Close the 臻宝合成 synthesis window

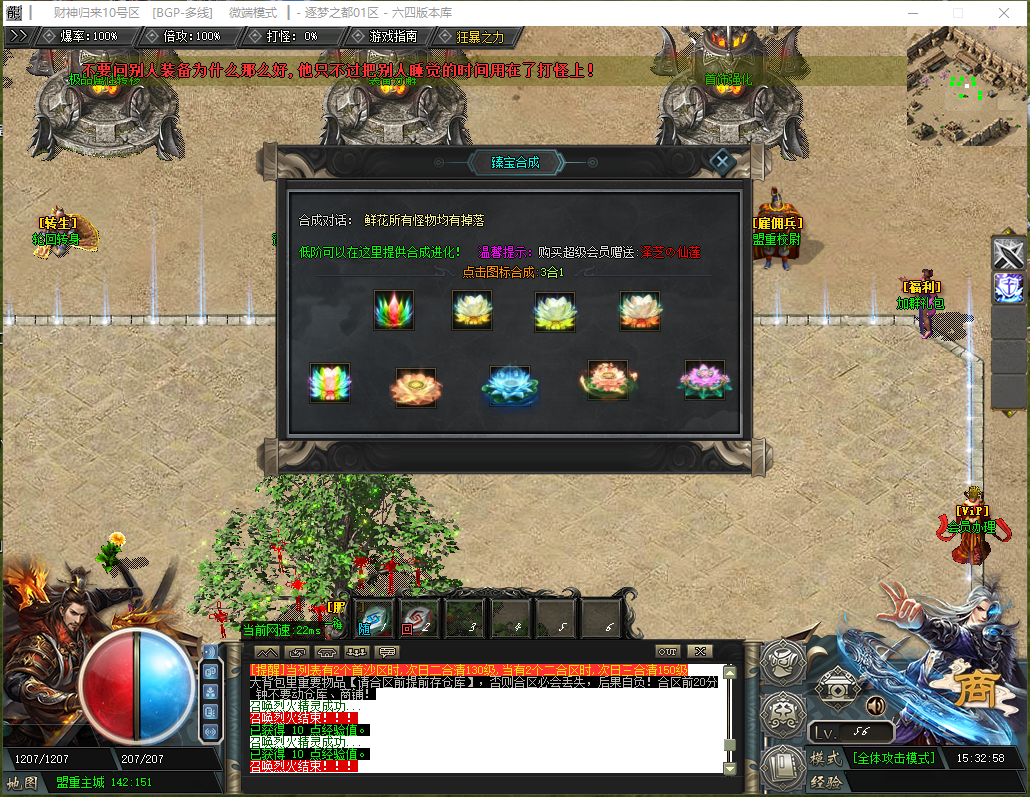tap(722, 161)
